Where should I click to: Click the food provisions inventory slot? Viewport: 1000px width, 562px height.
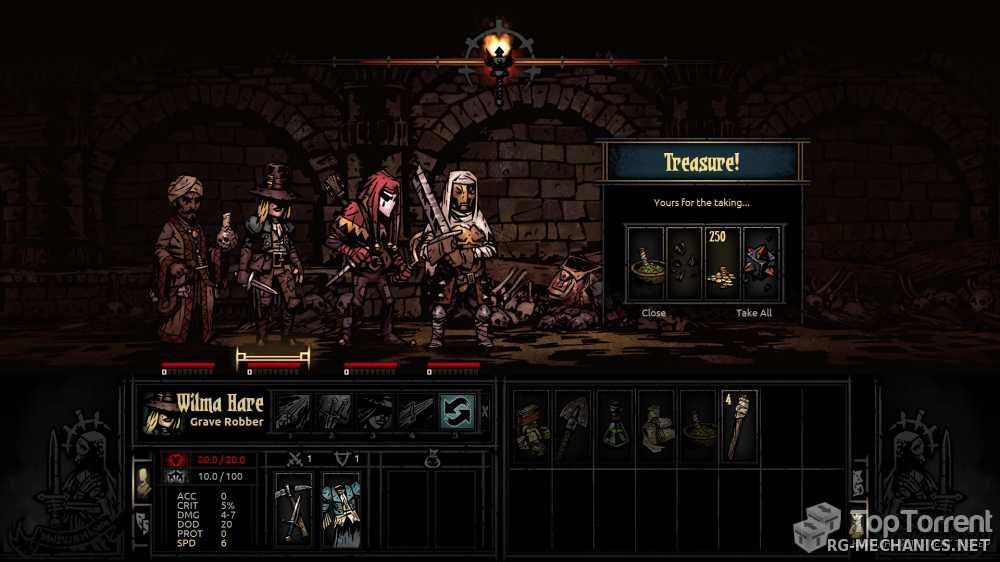[531, 425]
